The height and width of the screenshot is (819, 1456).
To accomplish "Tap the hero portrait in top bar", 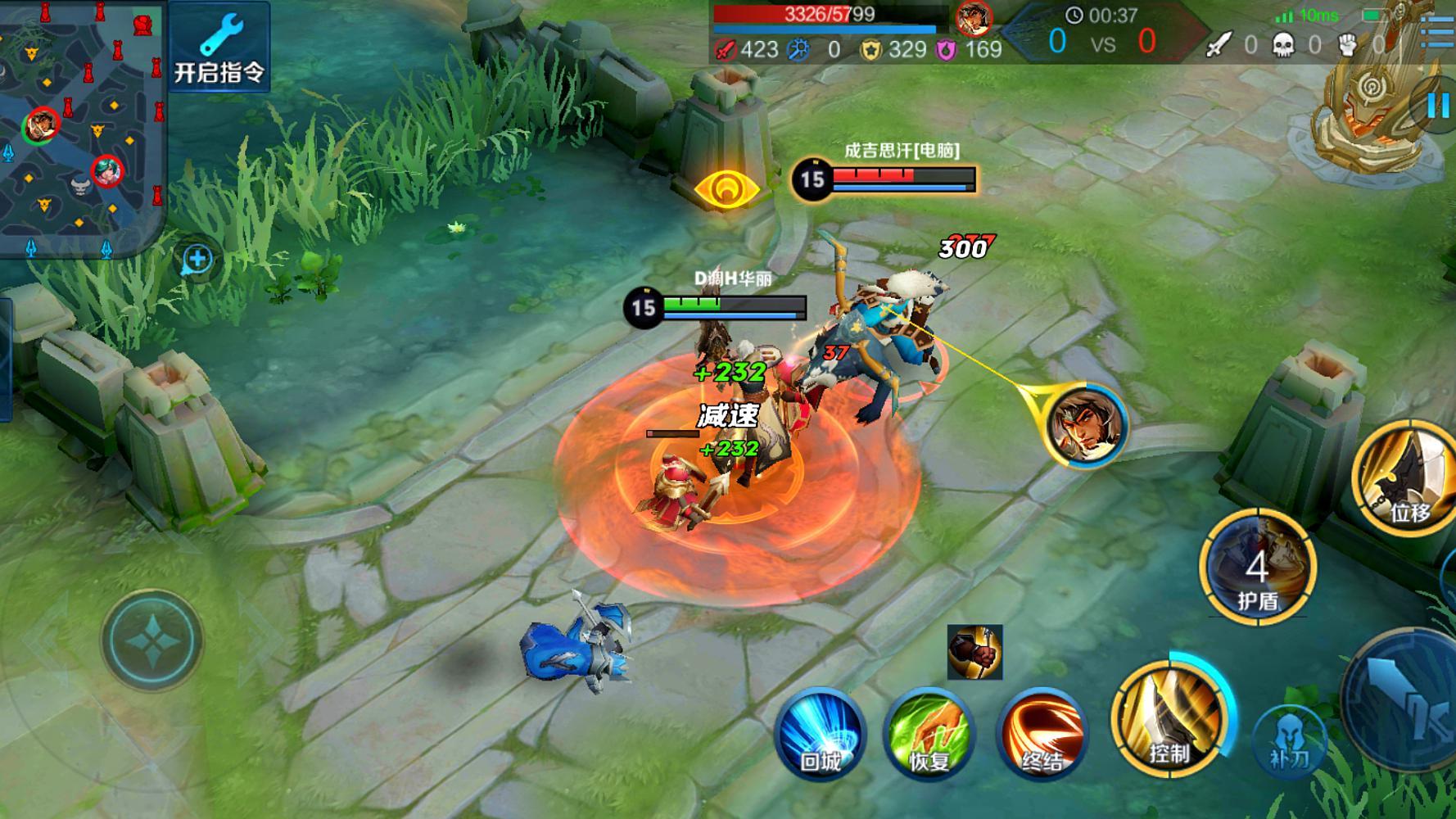I will (x=974, y=16).
